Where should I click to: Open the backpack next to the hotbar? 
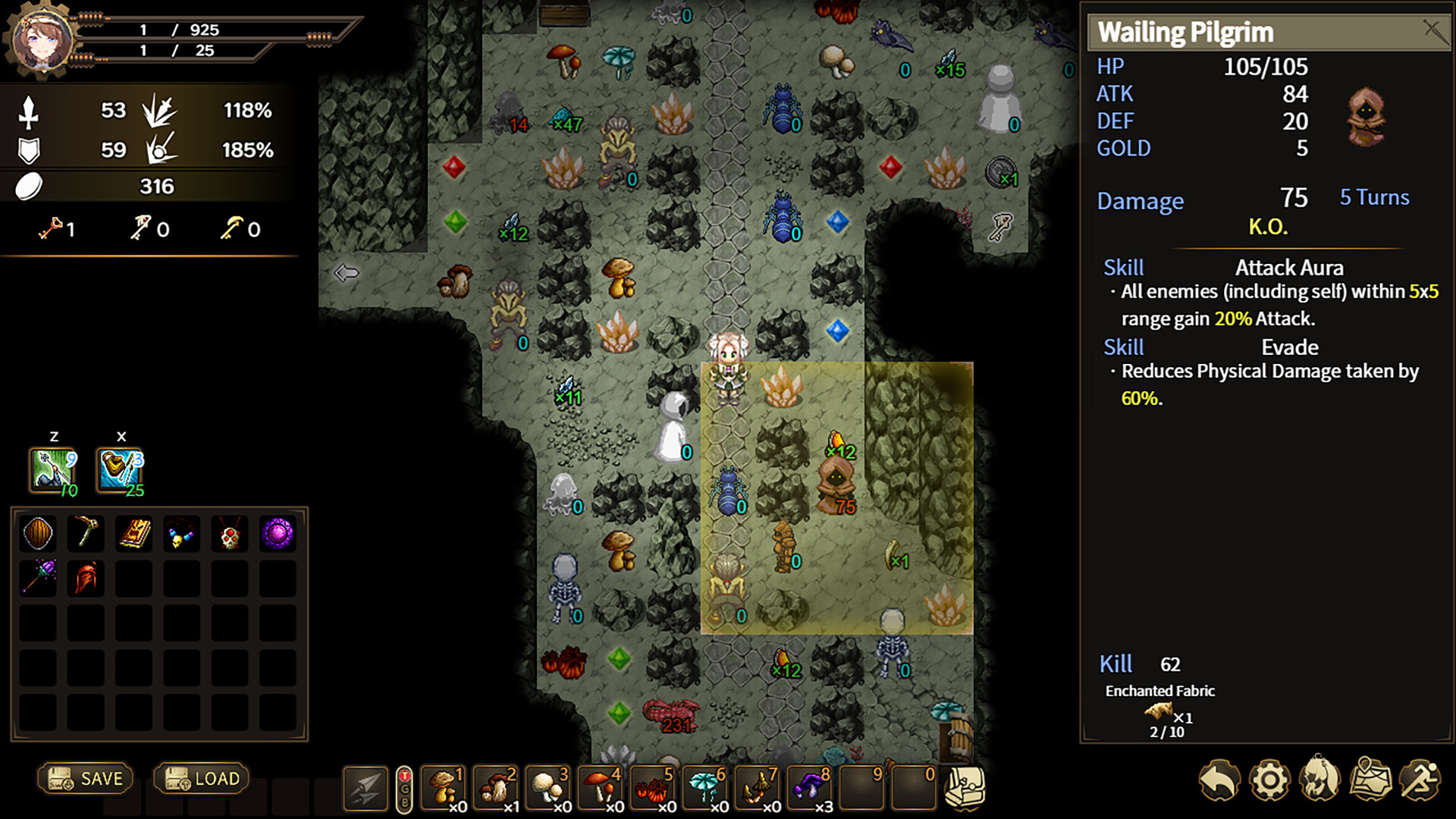965,789
